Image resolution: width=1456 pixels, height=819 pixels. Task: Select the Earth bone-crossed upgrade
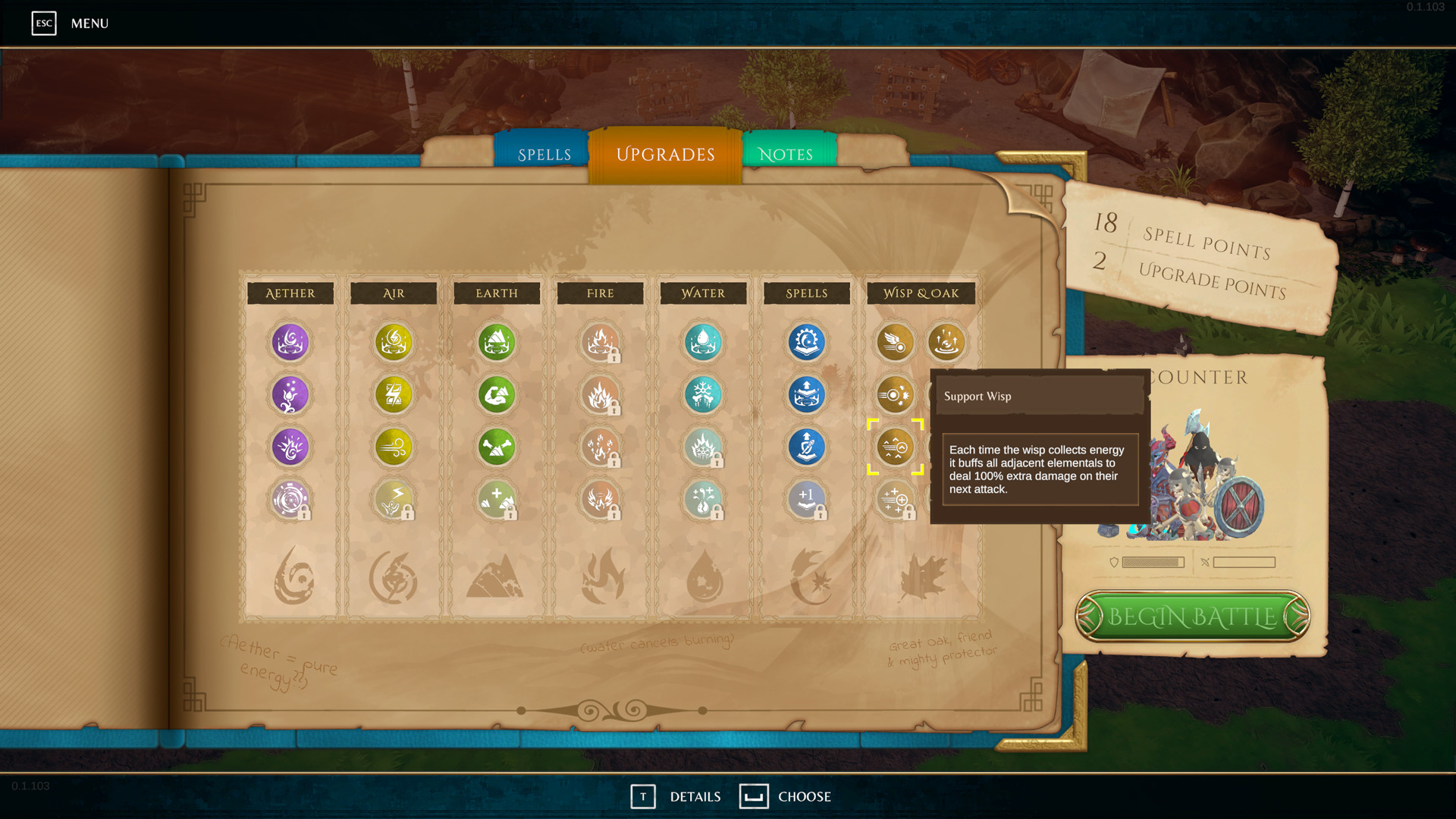point(497,447)
